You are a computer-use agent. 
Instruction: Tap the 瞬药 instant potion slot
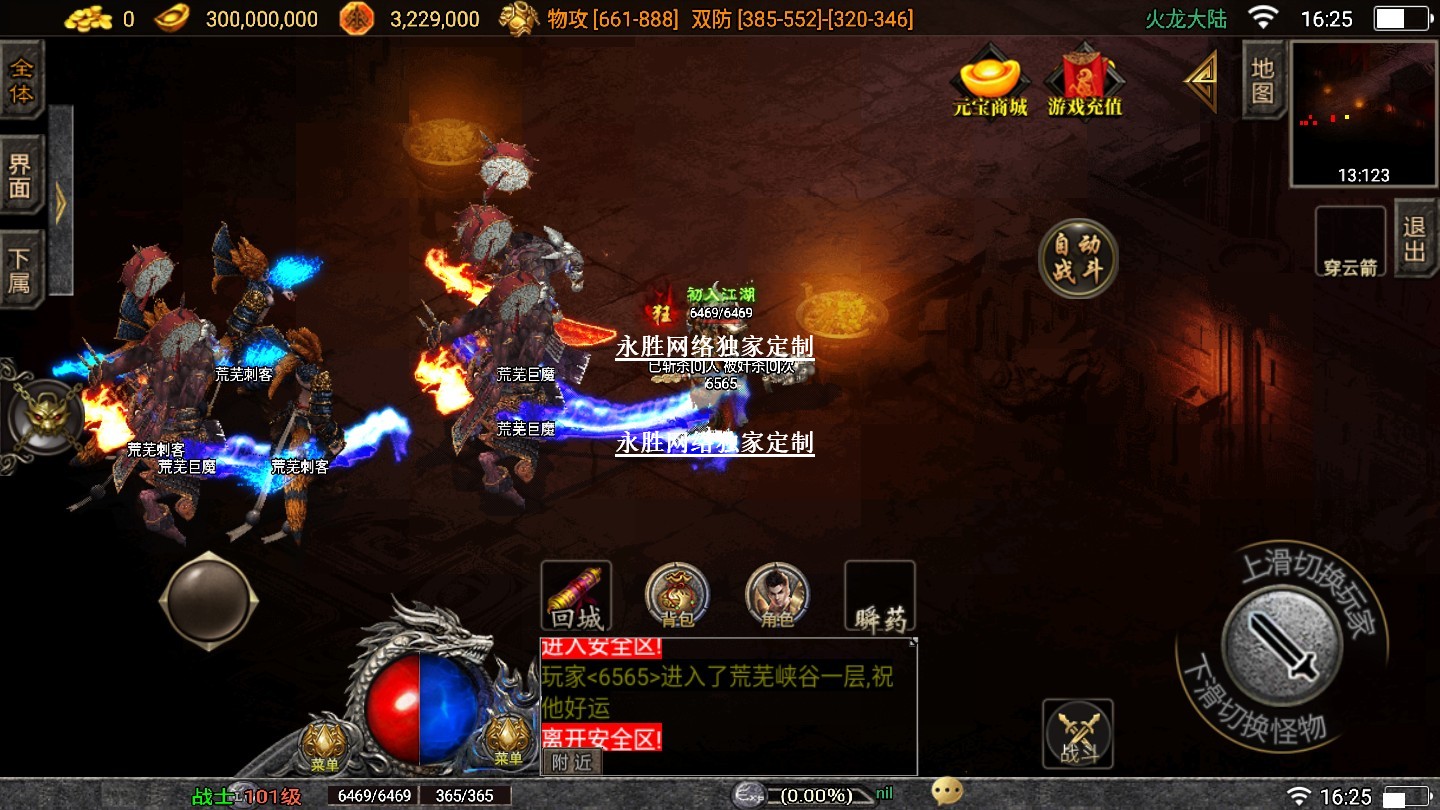880,597
